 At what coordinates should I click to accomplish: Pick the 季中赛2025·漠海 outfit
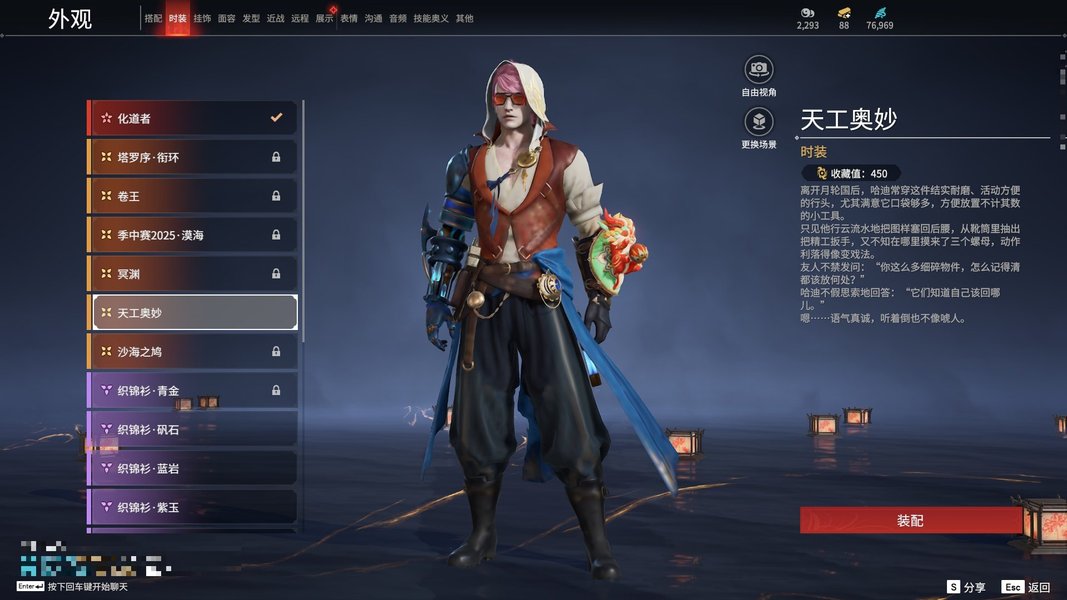[193, 235]
